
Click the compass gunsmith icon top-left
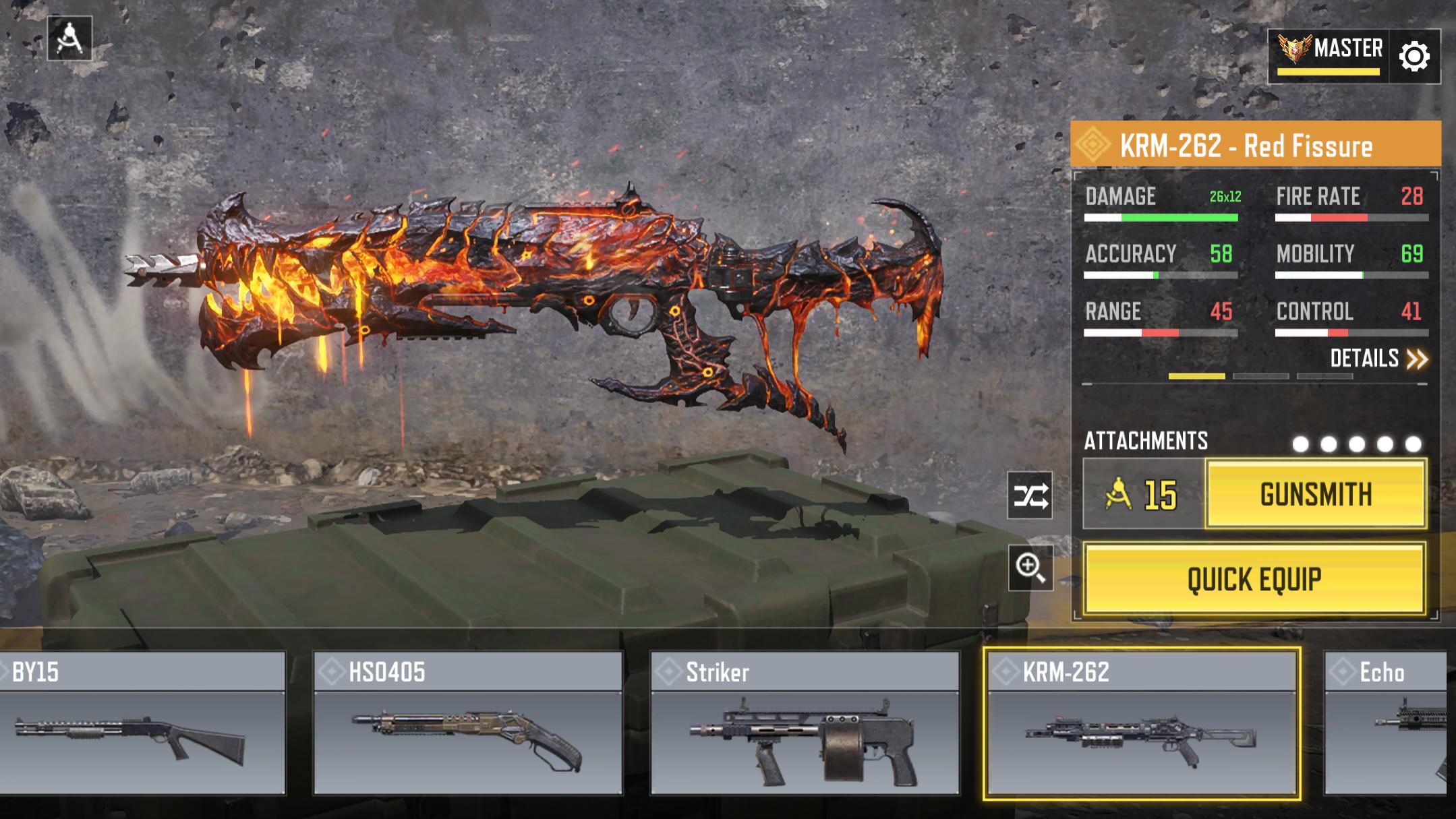click(x=69, y=38)
